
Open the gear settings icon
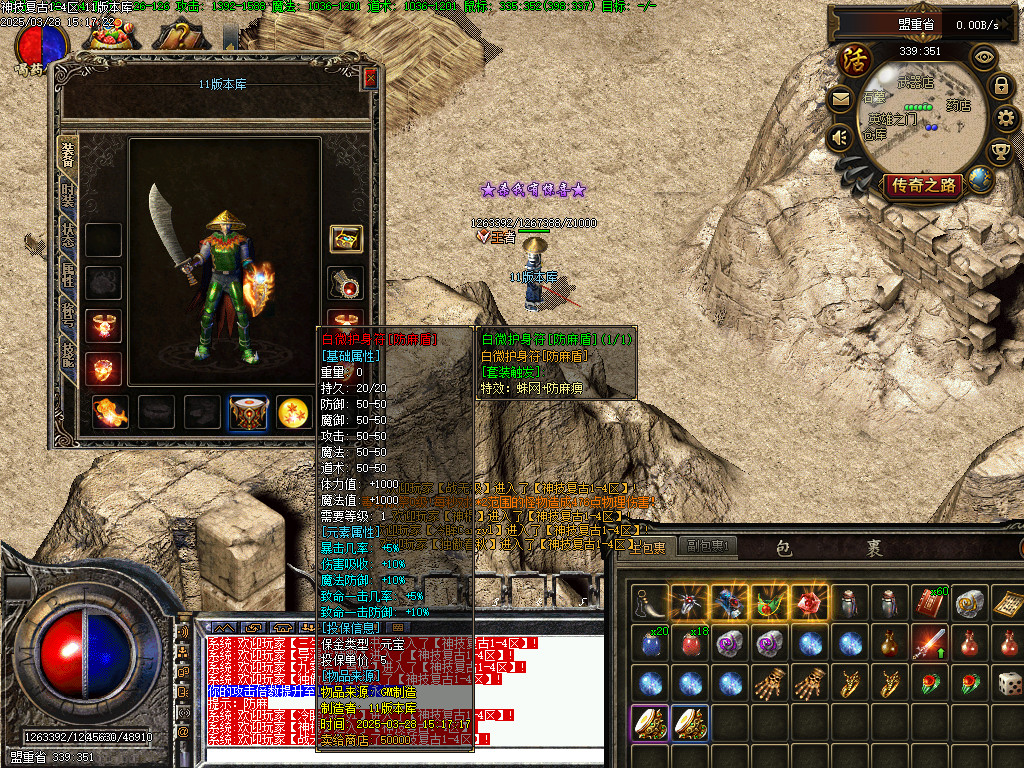point(1006,118)
